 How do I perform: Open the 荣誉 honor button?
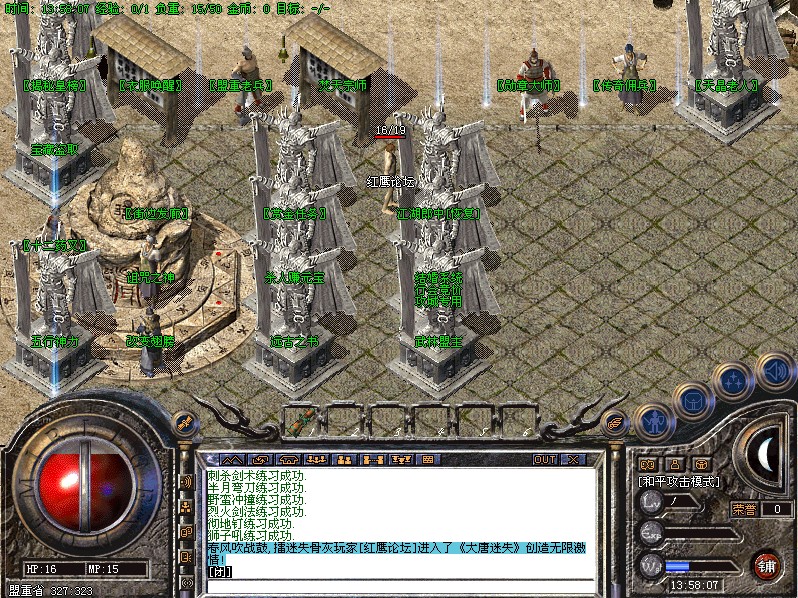pyautogui.click(x=743, y=509)
